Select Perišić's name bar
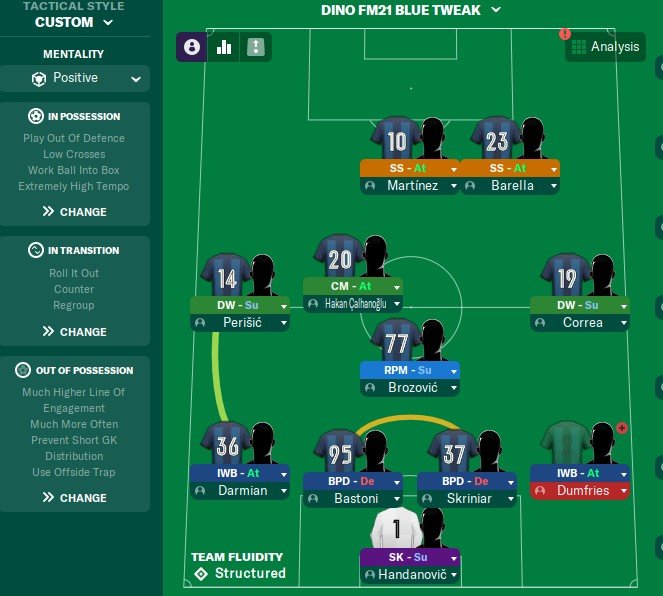Viewport: 663px width, 596px height. click(x=240, y=323)
